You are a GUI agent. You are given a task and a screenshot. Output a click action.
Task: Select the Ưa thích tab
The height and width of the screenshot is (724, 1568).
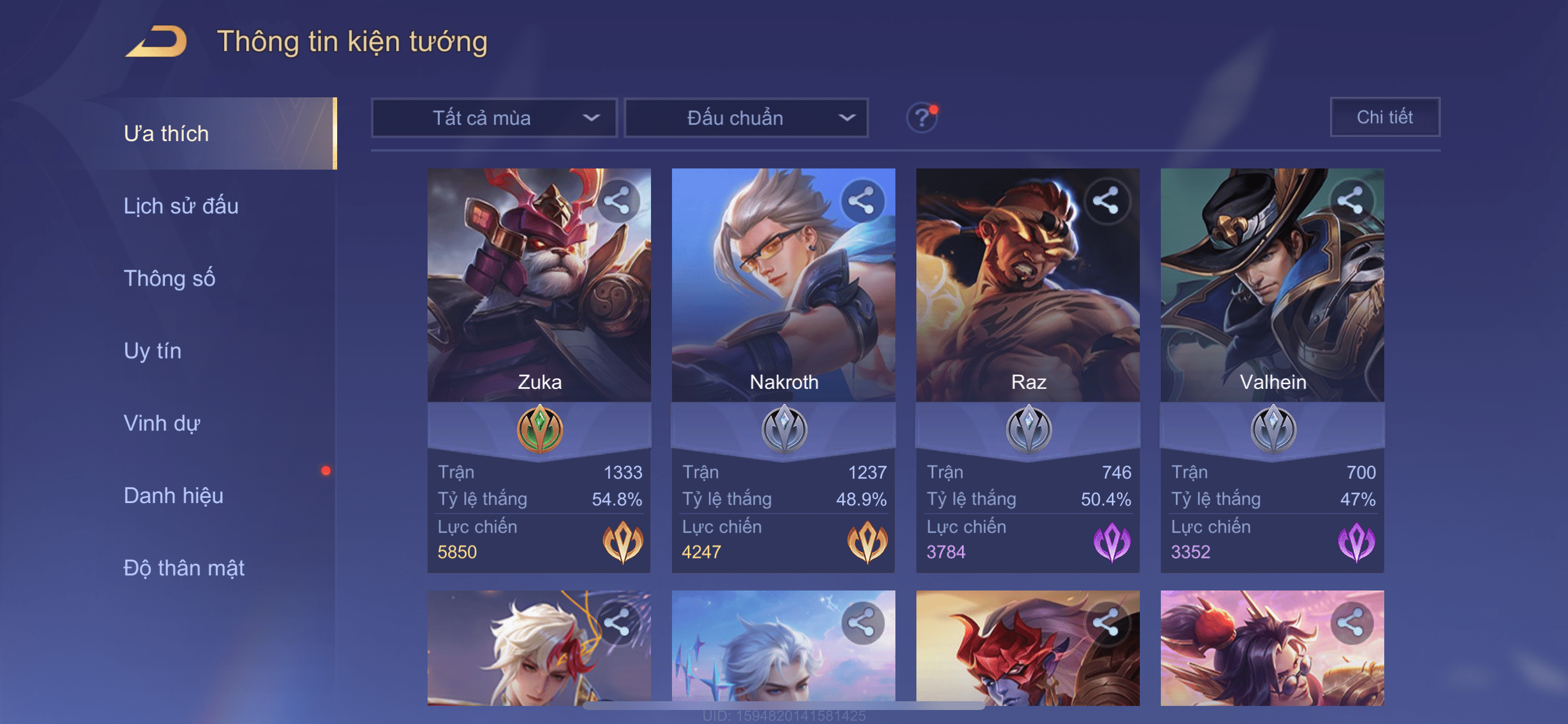click(x=166, y=134)
